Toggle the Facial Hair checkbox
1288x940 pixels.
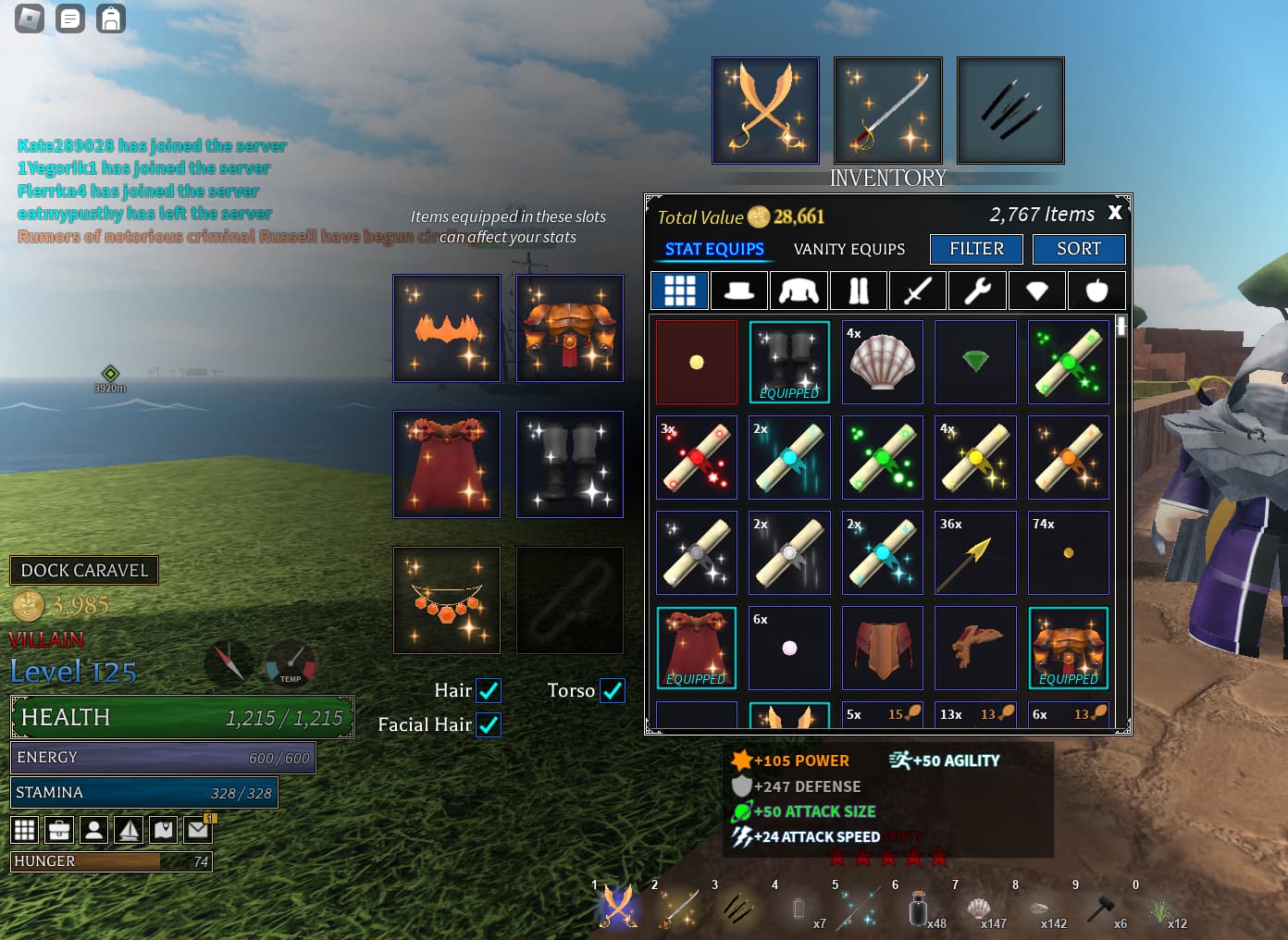pos(489,724)
